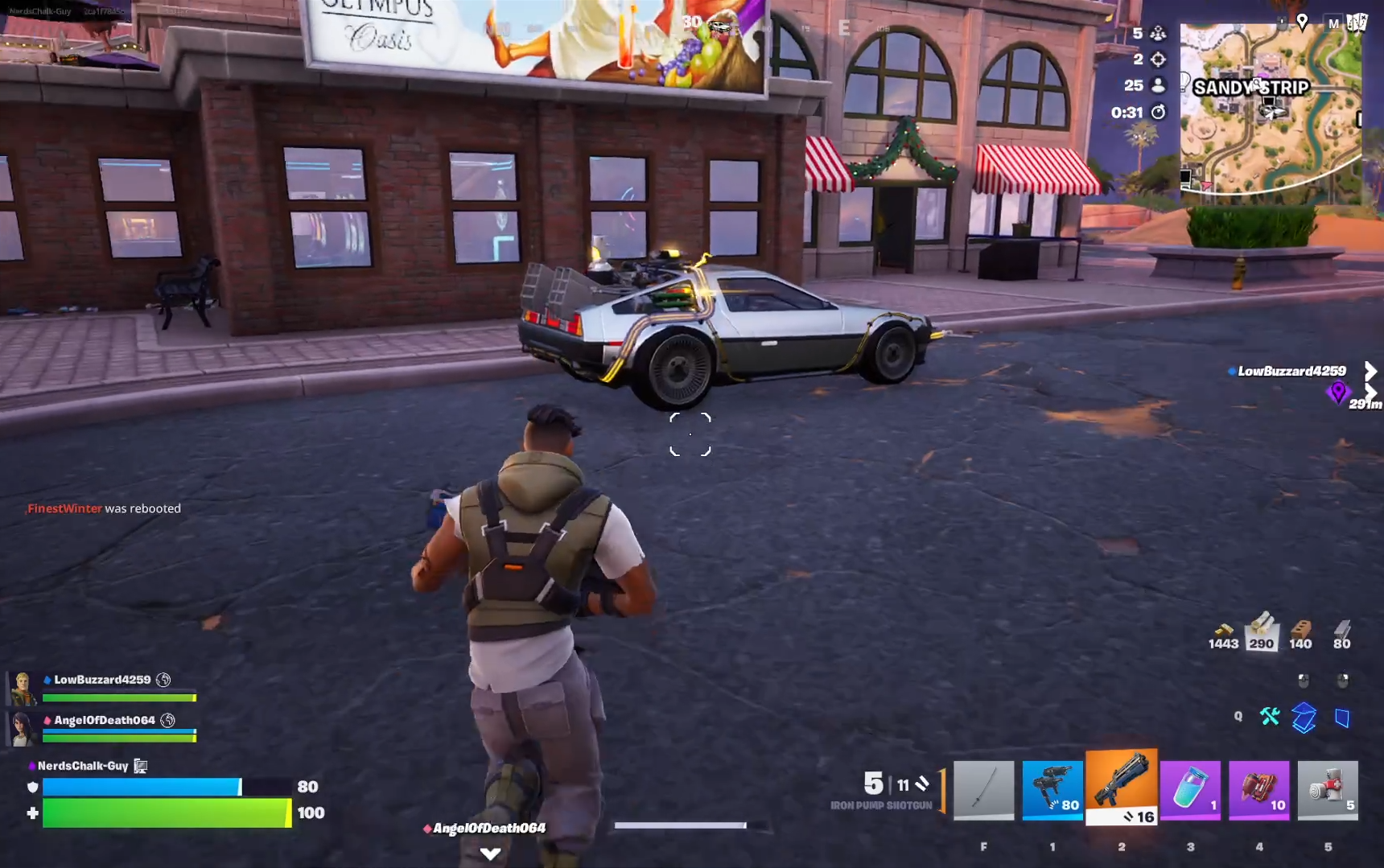Viewport: 1384px width, 868px height.
Task: Click the eliminations crosshair icon showing 2
Action: point(1156,59)
